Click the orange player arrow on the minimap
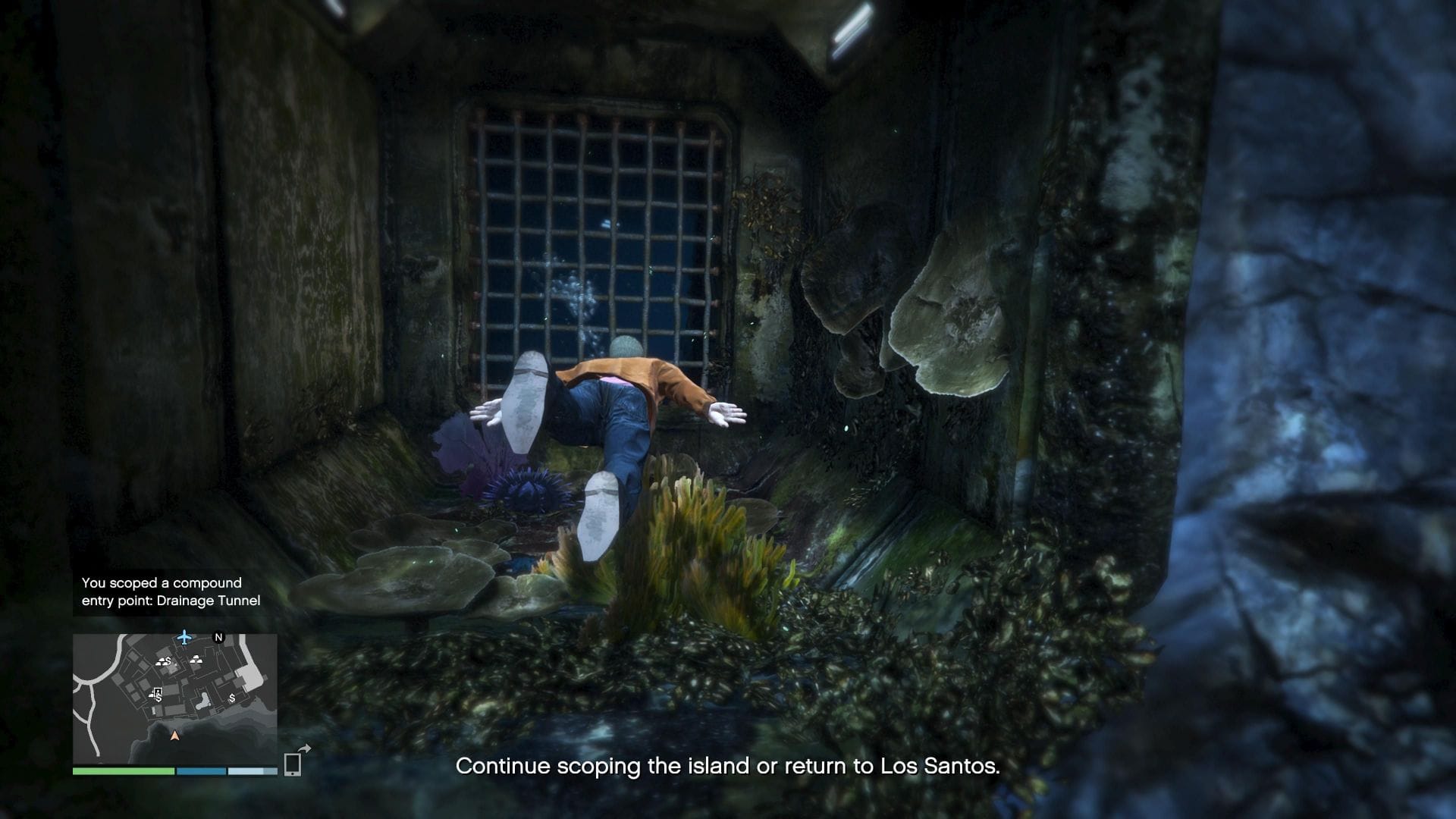This screenshot has width=1456, height=819. click(x=175, y=736)
